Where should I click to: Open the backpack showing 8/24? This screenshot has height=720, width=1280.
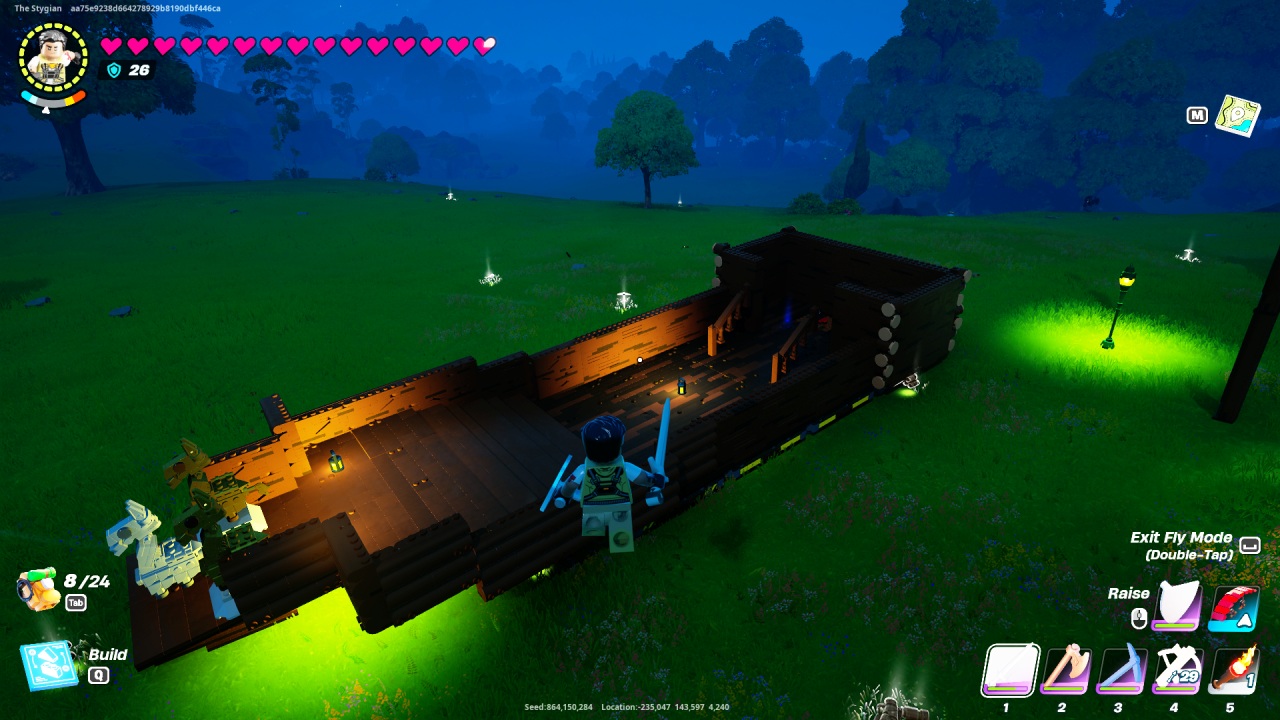tap(33, 582)
